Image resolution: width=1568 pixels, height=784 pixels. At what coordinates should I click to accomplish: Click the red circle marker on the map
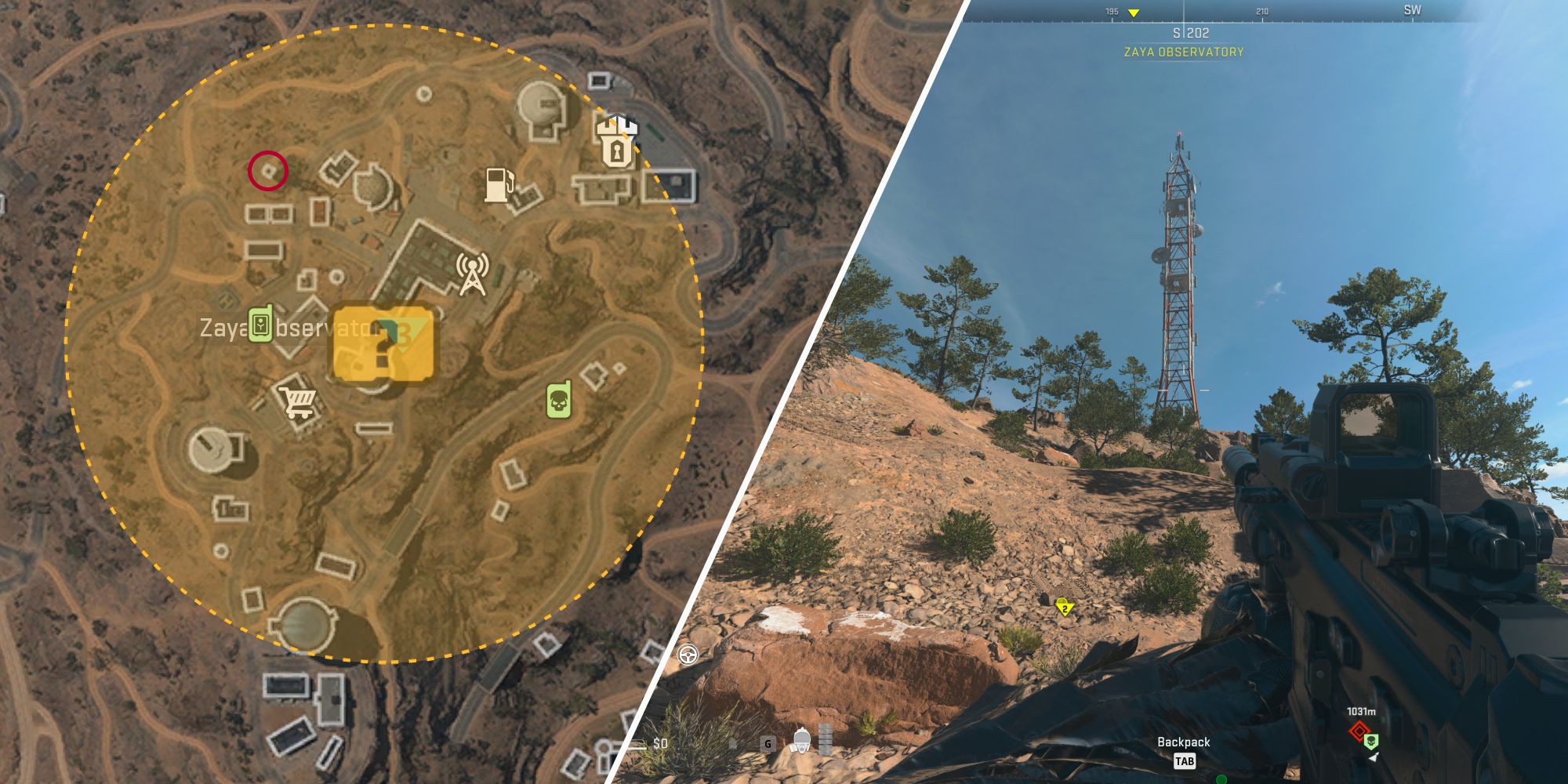point(267,172)
